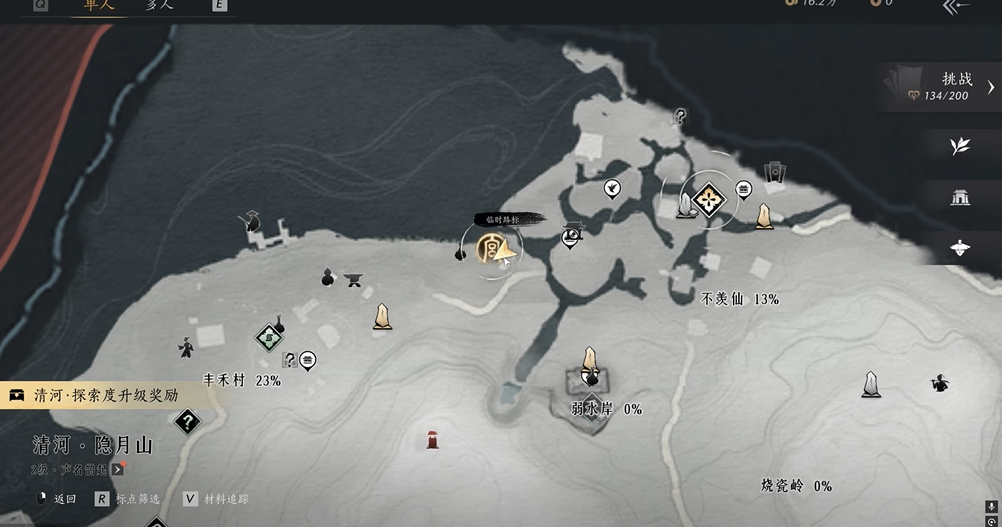Viewport: 1002px width, 527px height.
Task: Click the stone tablet marker above 弱水岸
Action: pyautogui.click(x=590, y=362)
